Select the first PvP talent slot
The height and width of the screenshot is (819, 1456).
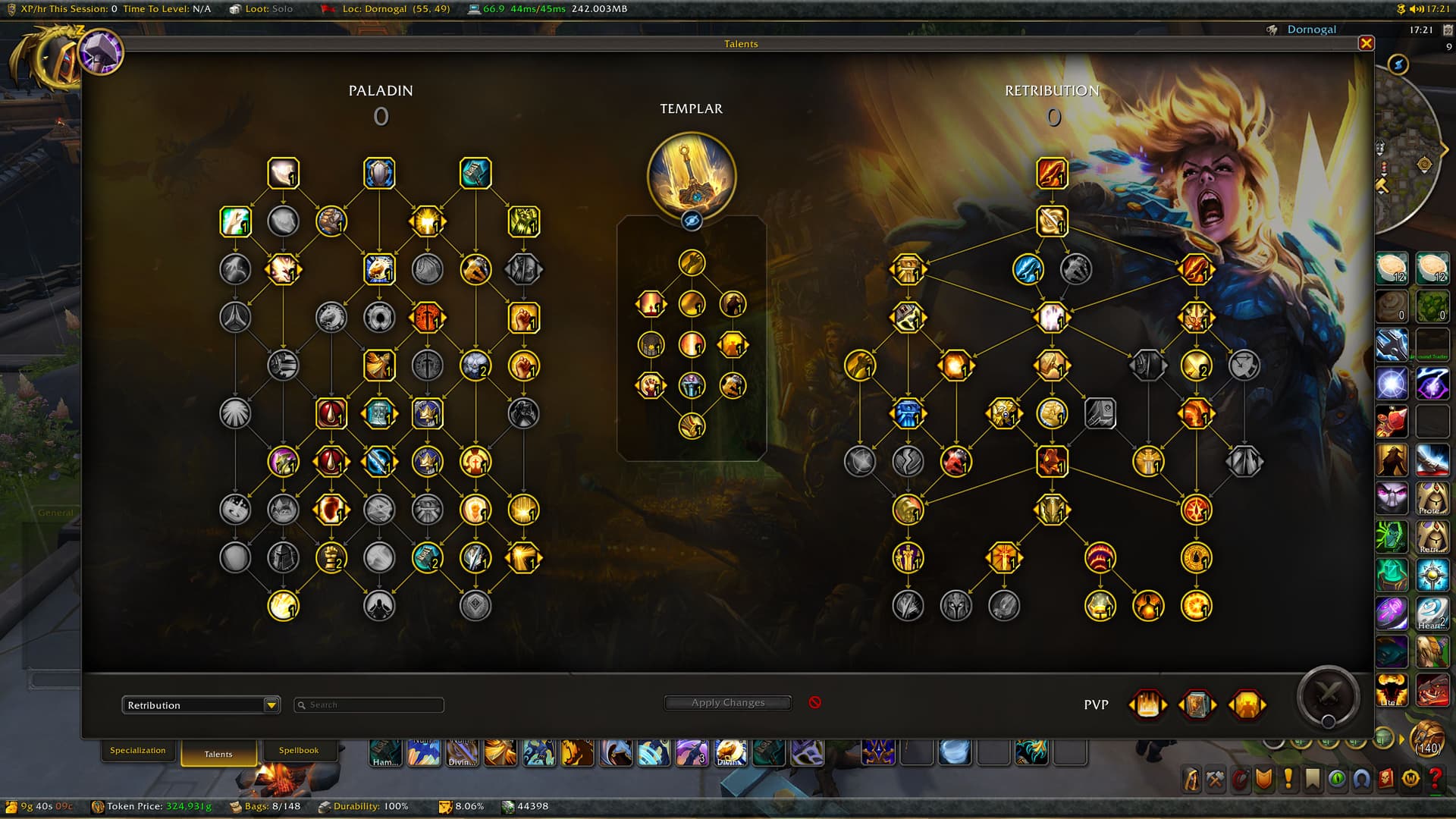1147,704
